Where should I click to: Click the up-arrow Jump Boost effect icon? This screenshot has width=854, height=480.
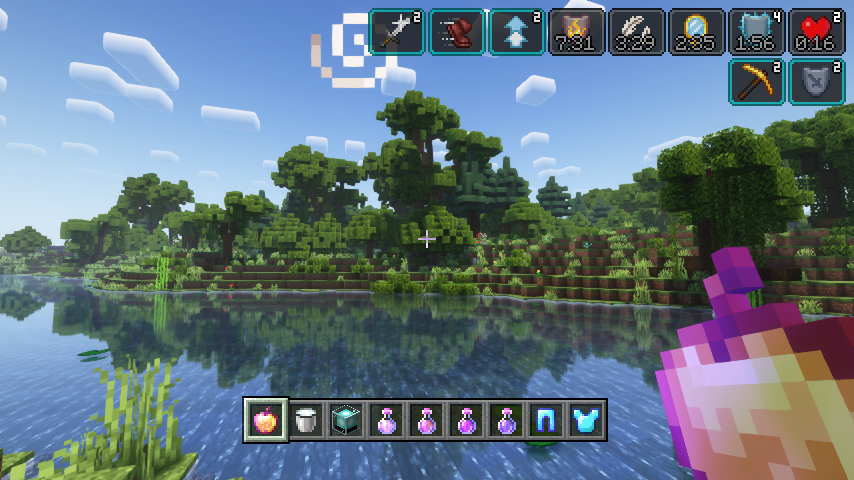[517, 31]
